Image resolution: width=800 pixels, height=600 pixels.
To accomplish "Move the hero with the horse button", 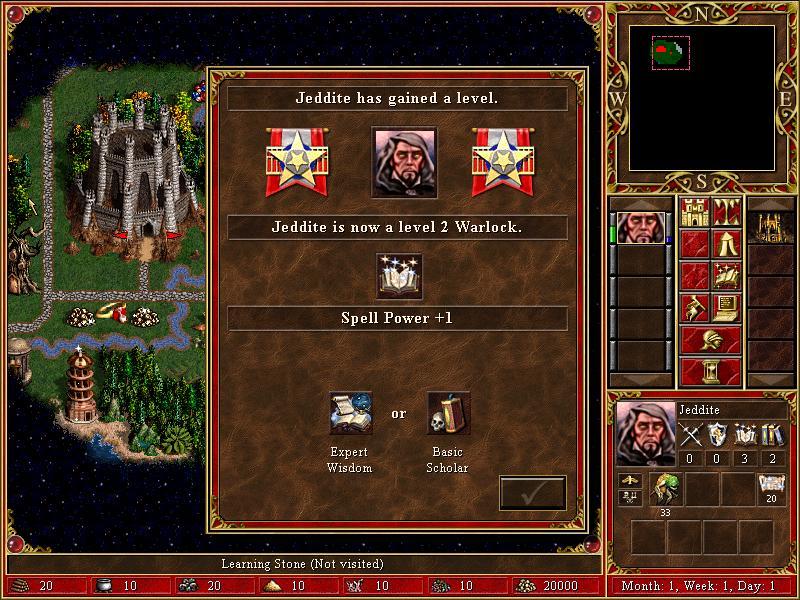I will (694, 307).
